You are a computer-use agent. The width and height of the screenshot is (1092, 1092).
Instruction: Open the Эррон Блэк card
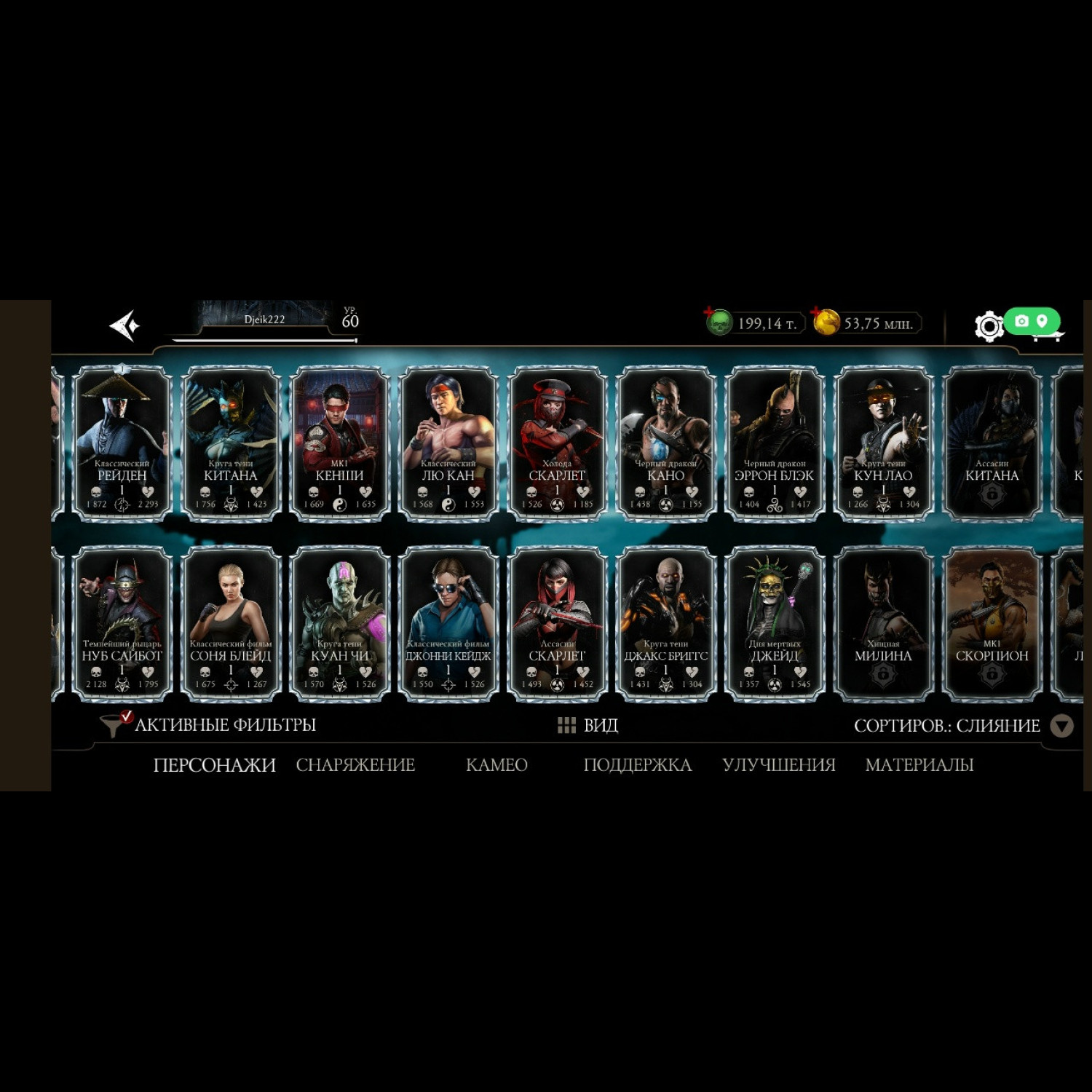click(x=774, y=443)
